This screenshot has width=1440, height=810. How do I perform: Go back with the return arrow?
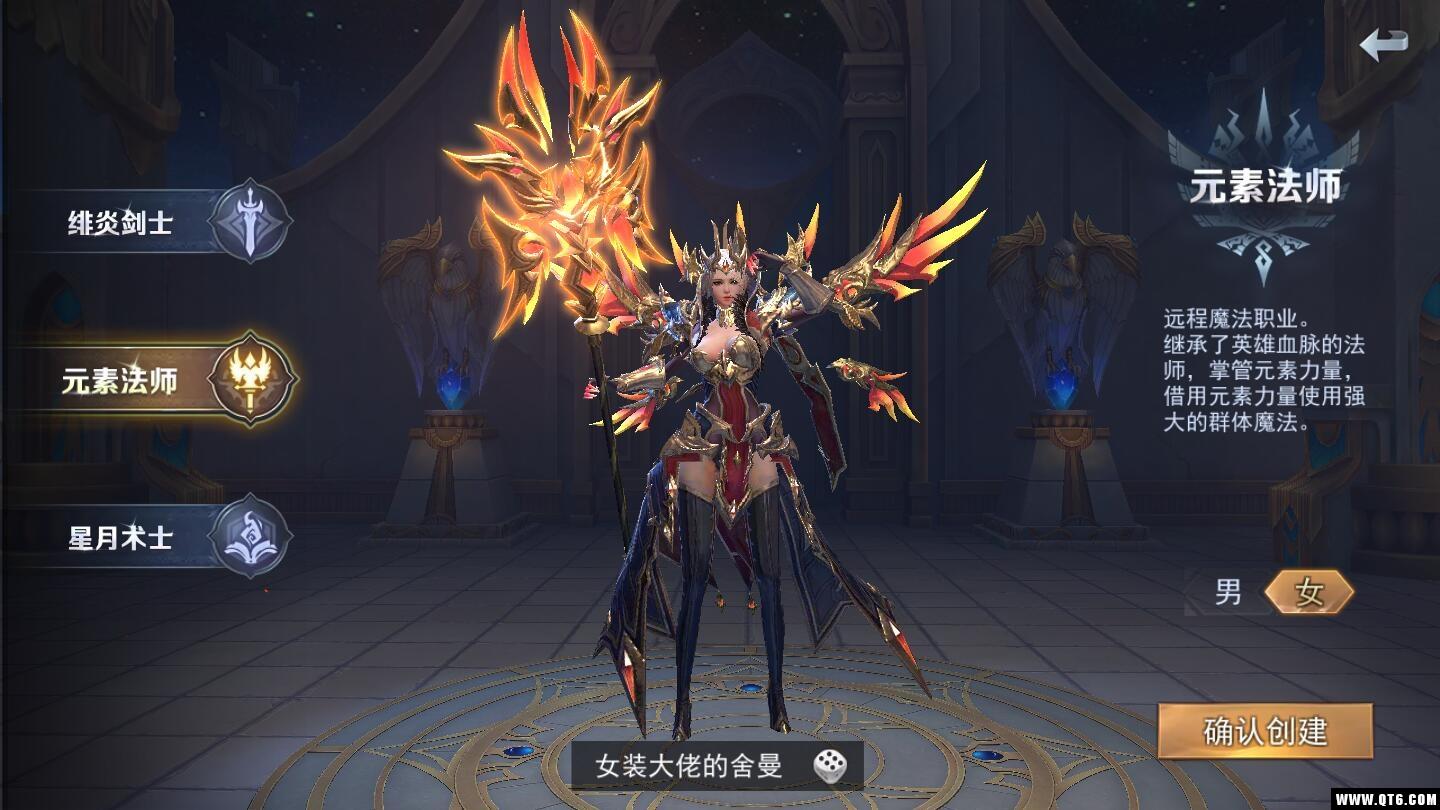click(1384, 43)
